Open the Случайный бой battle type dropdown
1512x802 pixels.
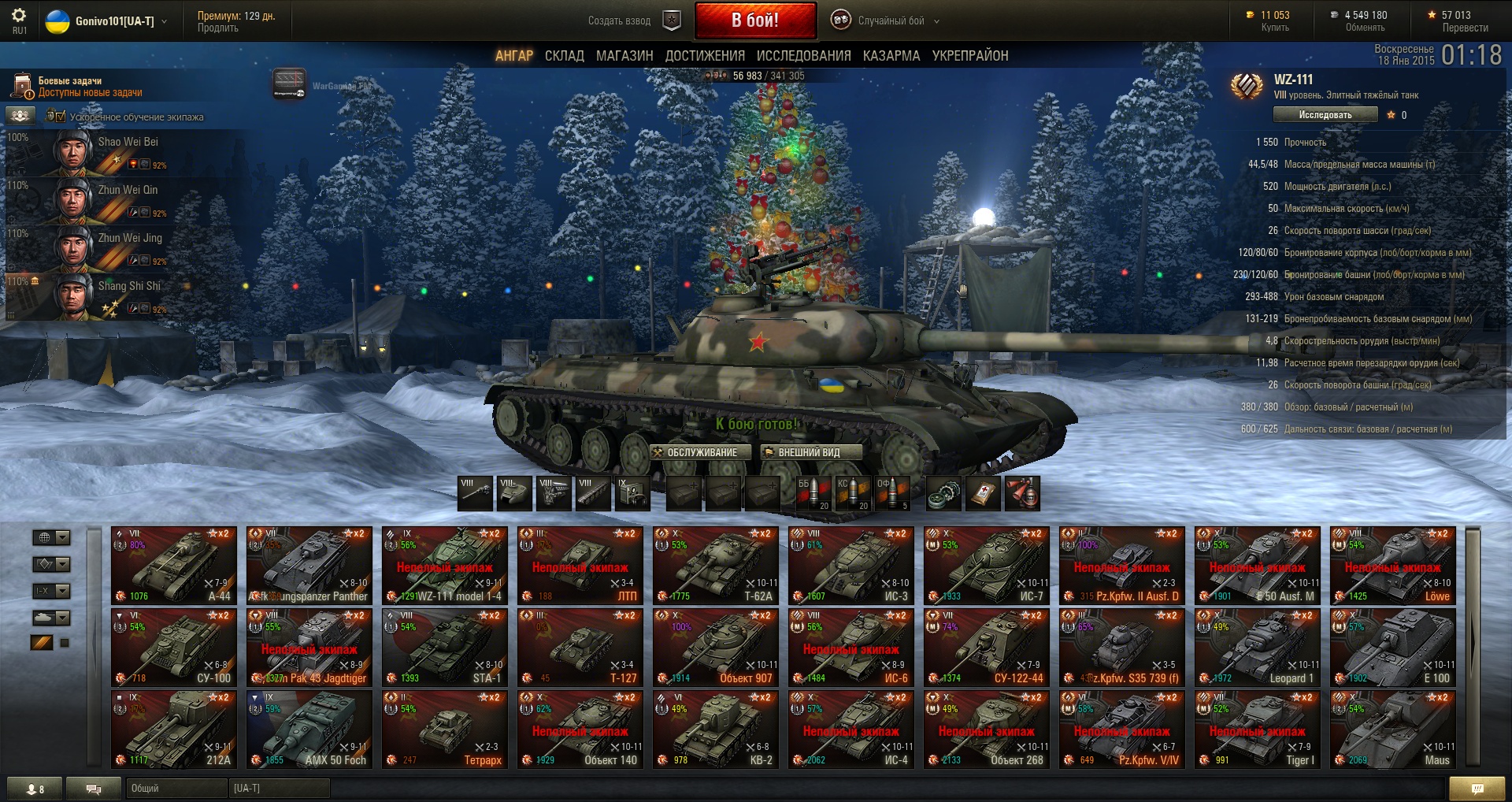tap(891, 21)
